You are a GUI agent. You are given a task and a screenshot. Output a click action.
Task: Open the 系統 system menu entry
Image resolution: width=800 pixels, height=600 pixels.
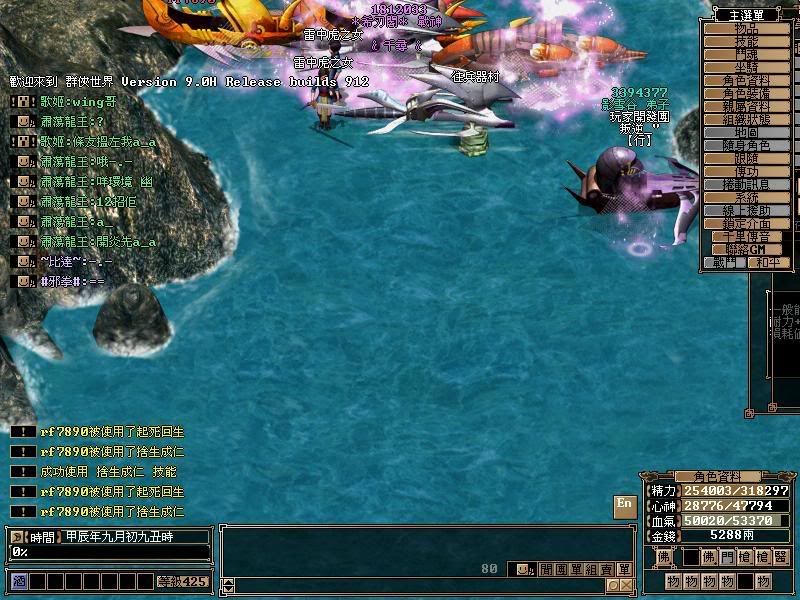747,198
